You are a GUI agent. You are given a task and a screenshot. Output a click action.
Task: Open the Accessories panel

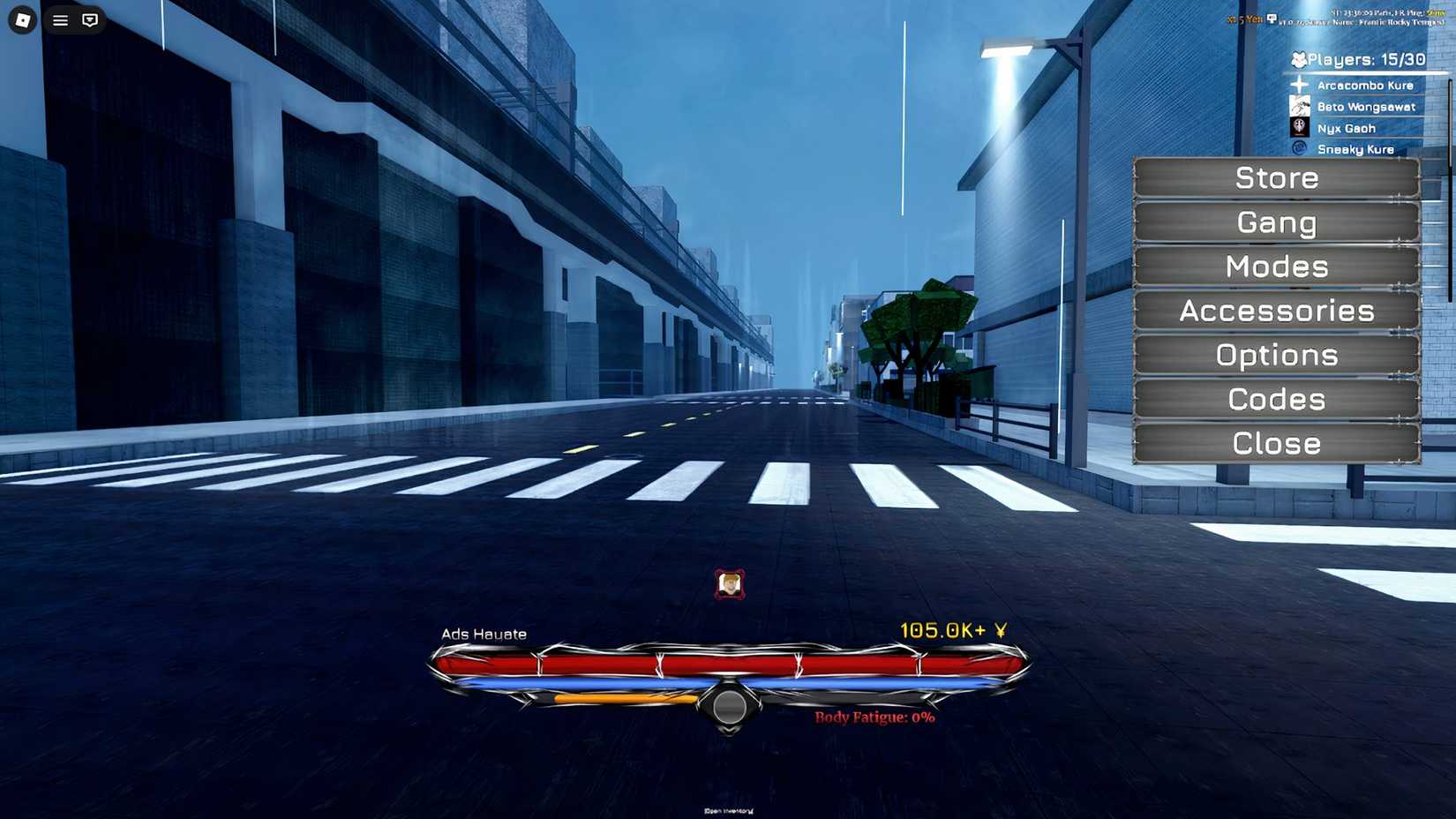(1274, 311)
